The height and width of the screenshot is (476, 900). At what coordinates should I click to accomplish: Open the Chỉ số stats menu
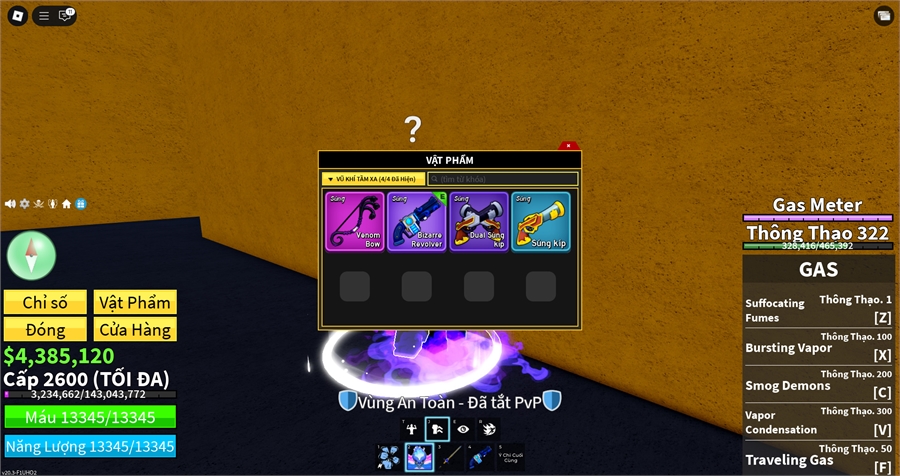coord(46,302)
